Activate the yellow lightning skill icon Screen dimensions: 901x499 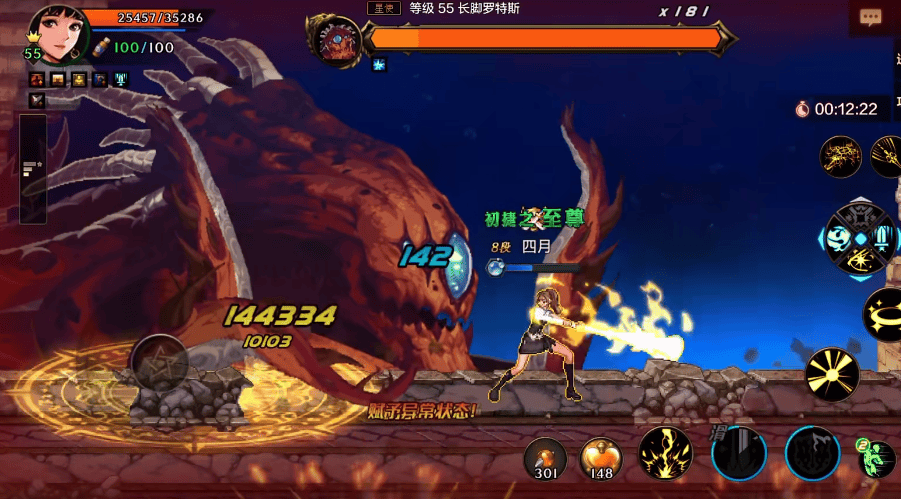tap(665, 453)
